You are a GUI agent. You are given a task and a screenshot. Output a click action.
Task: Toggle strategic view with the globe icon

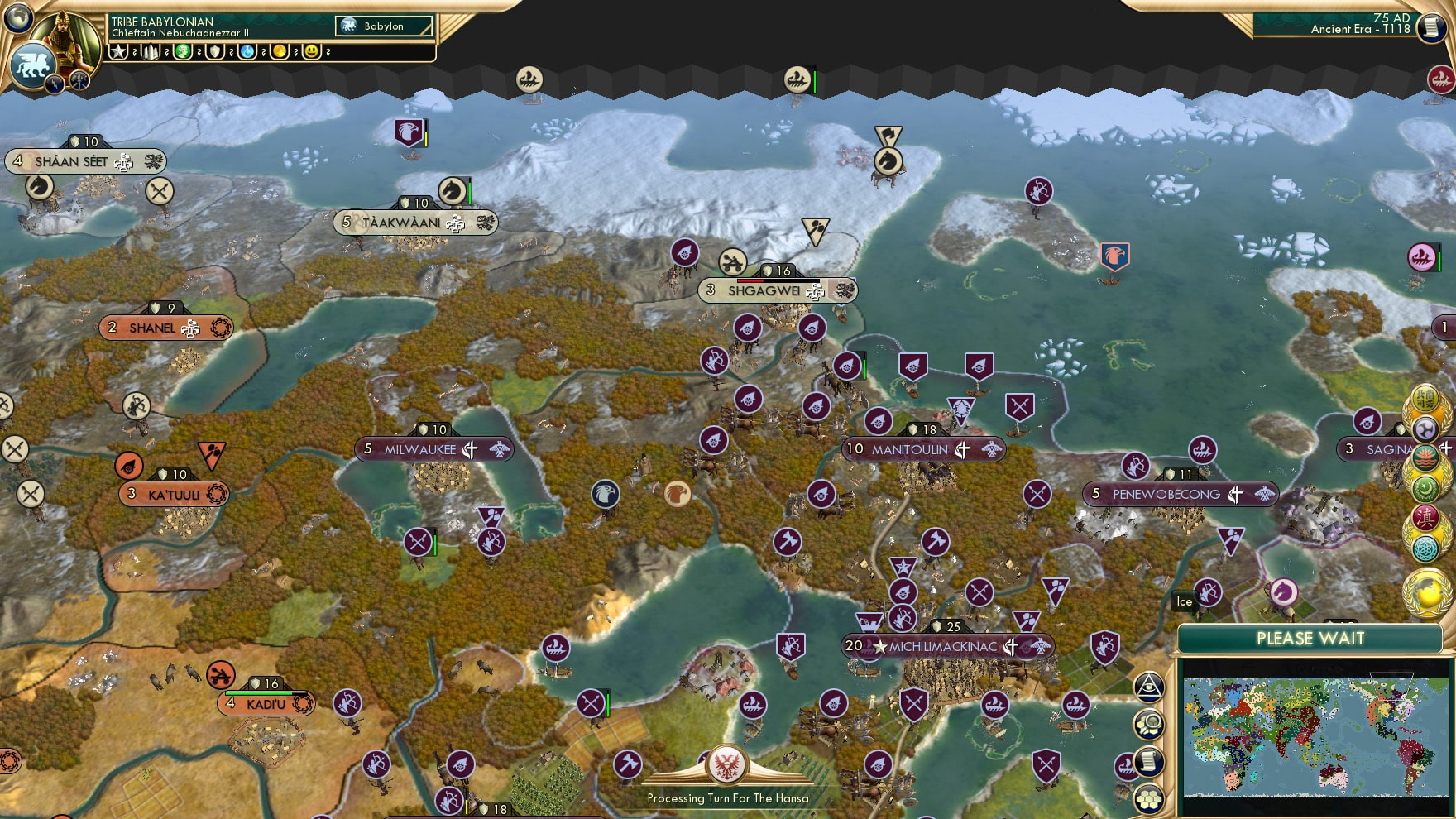coord(17,18)
